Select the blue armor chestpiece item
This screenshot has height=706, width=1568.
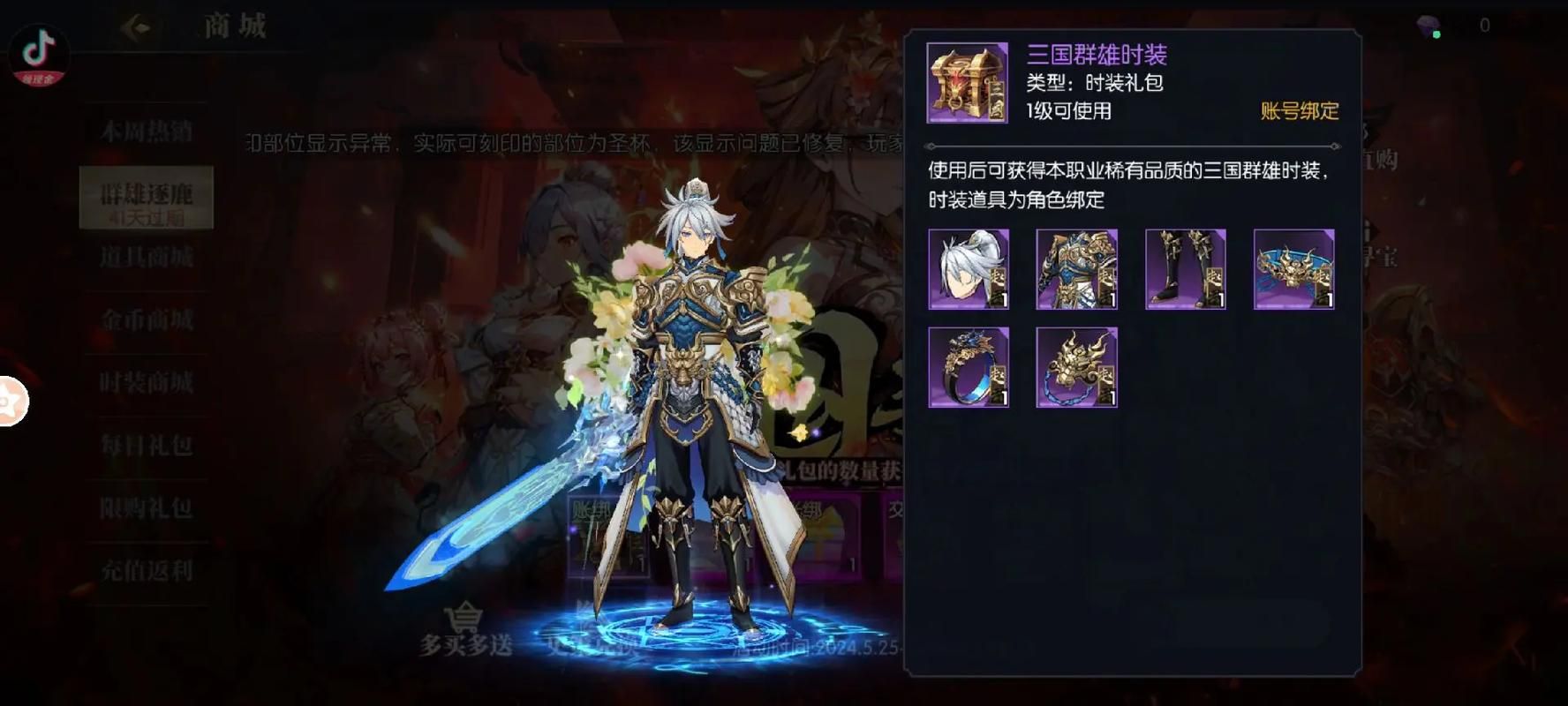coord(1077,269)
